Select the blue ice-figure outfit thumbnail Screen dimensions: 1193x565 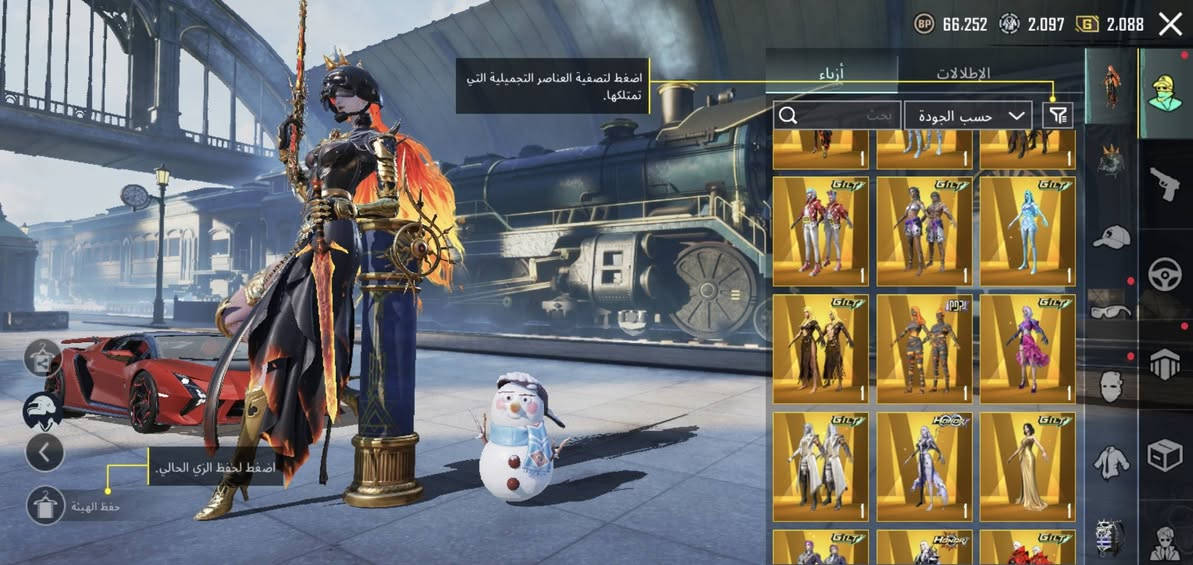pos(1027,231)
